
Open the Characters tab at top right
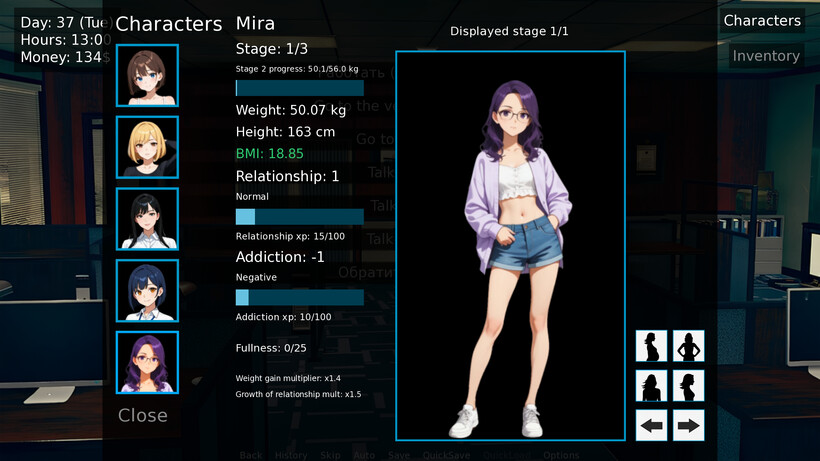pos(762,21)
